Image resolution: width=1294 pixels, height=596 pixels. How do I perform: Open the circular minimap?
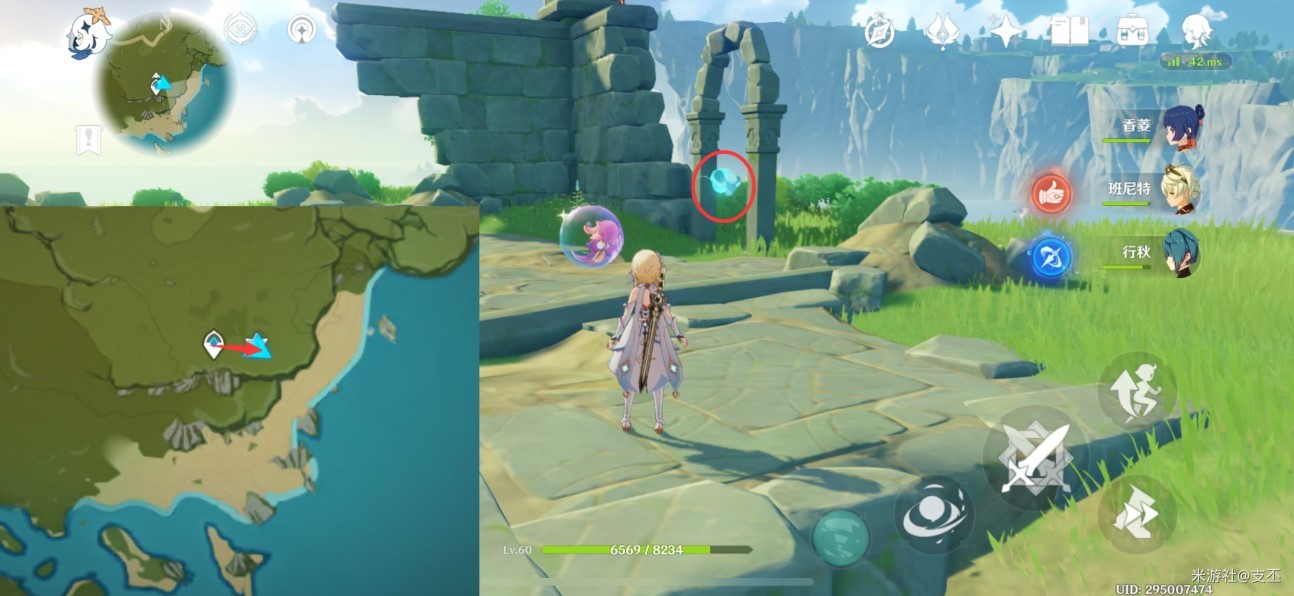pyautogui.click(x=165, y=84)
